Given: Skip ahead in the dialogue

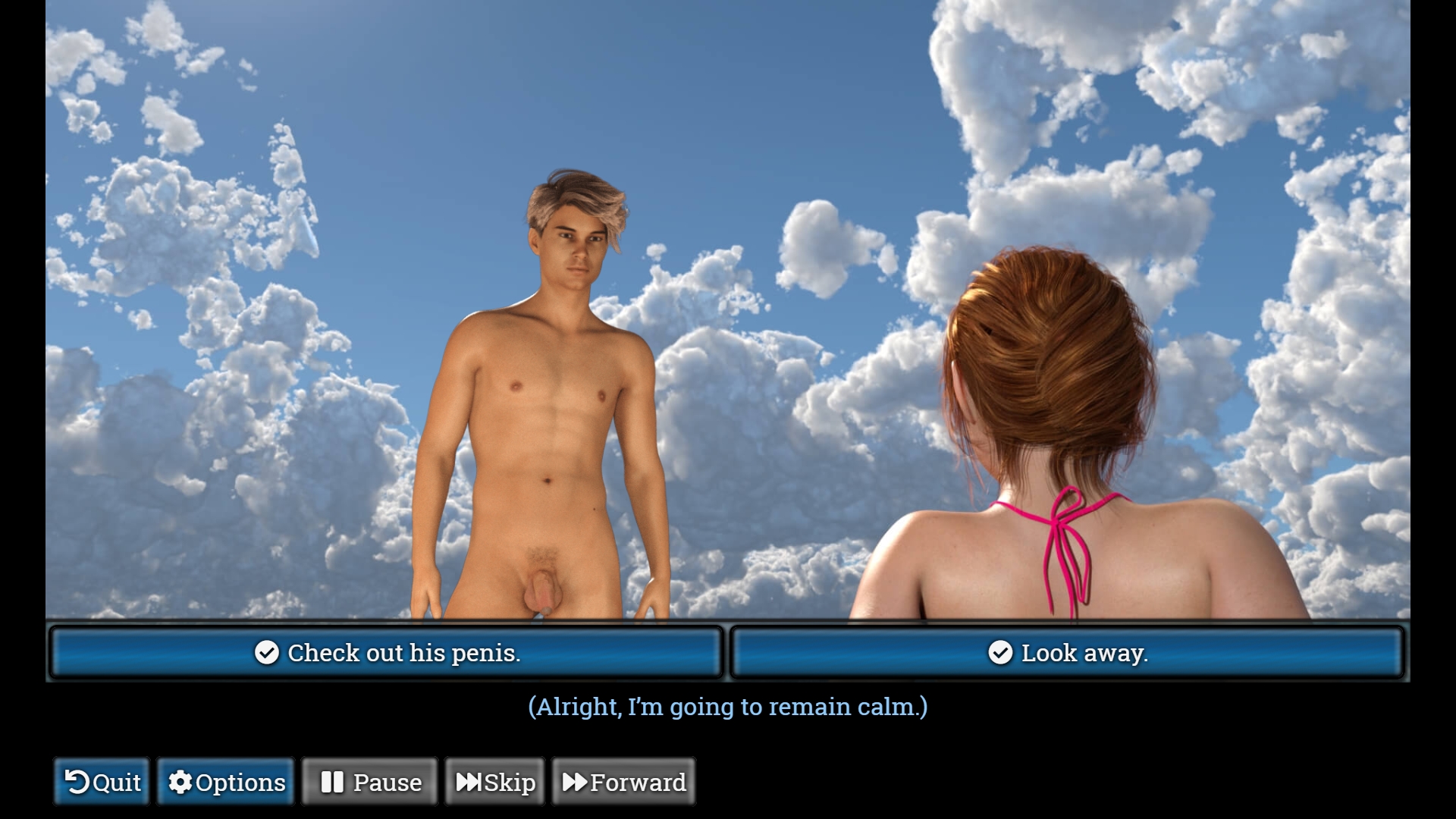Looking at the screenshot, I should [494, 782].
